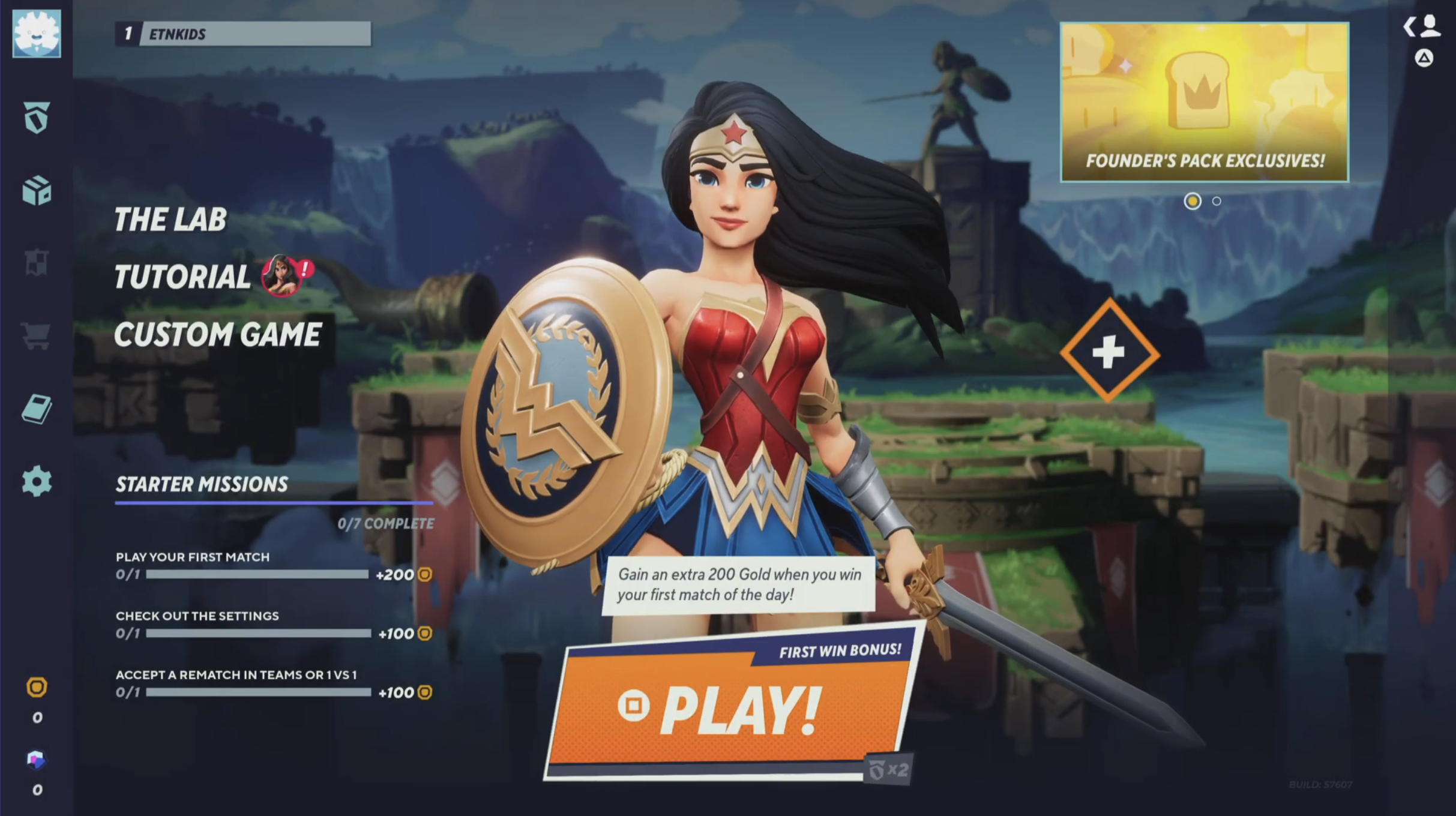Open the Founder's Pack Exclusives banner
Viewport: 1456px width, 816px height.
(1204, 102)
